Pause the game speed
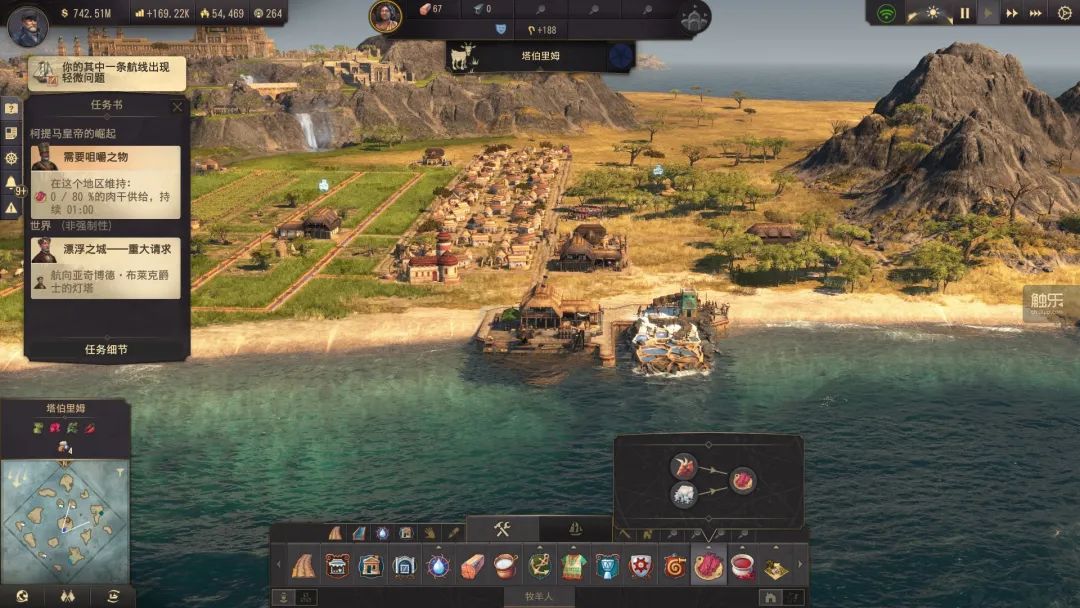The width and height of the screenshot is (1080, 608). 965,13
